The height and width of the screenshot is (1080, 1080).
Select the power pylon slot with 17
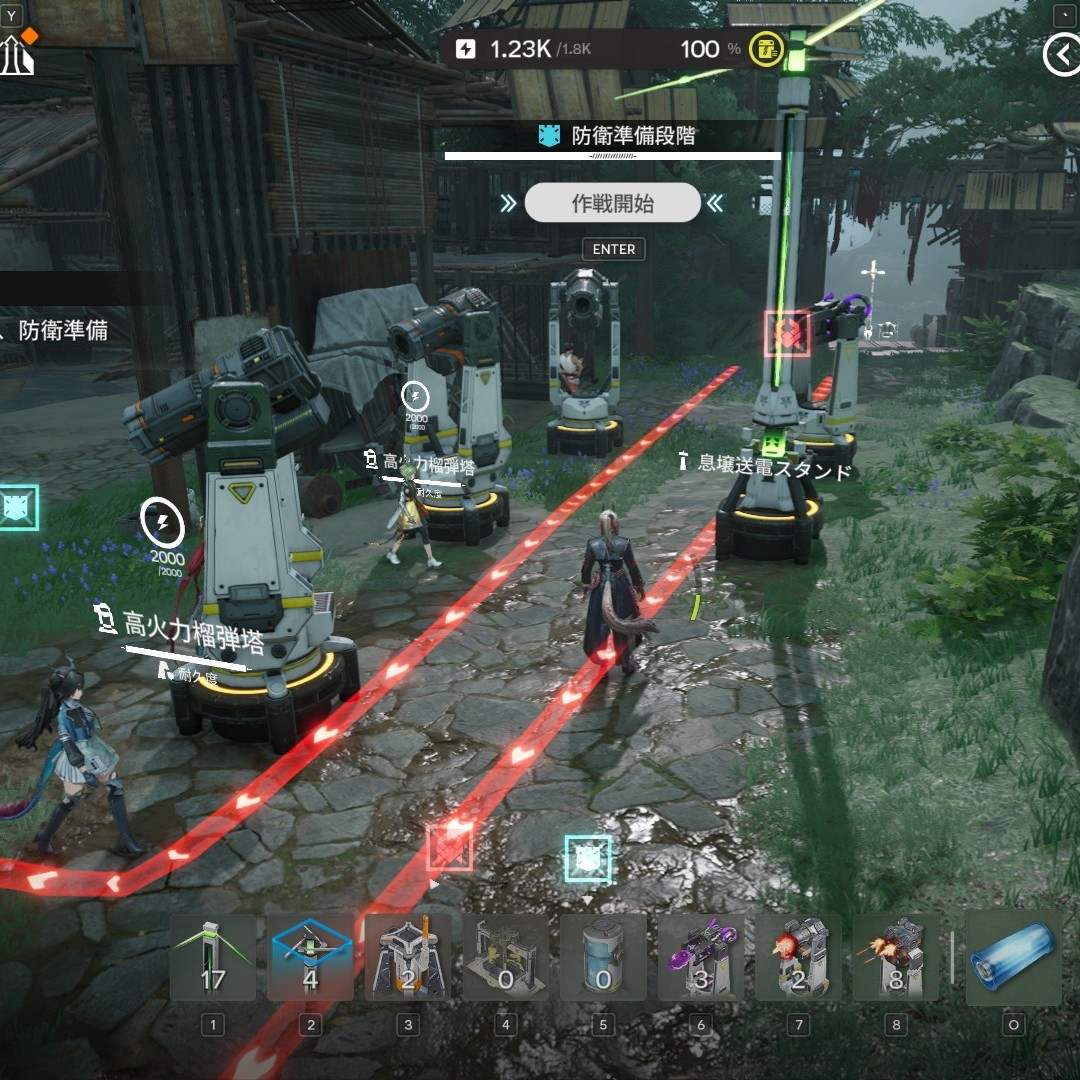(x=212, y=958)
